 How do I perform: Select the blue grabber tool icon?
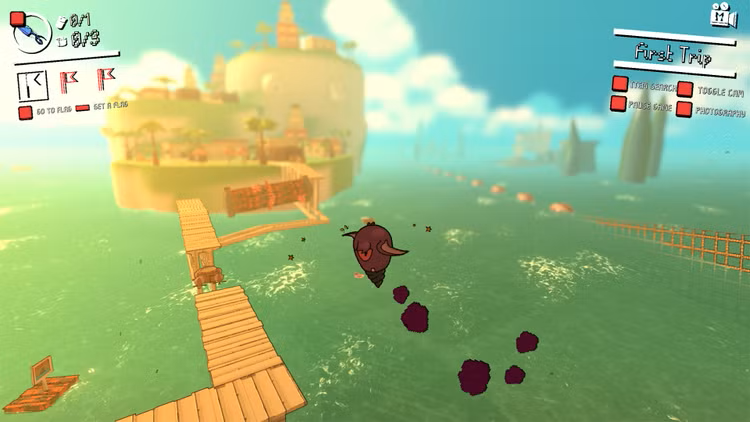click(x=32, y=33)
